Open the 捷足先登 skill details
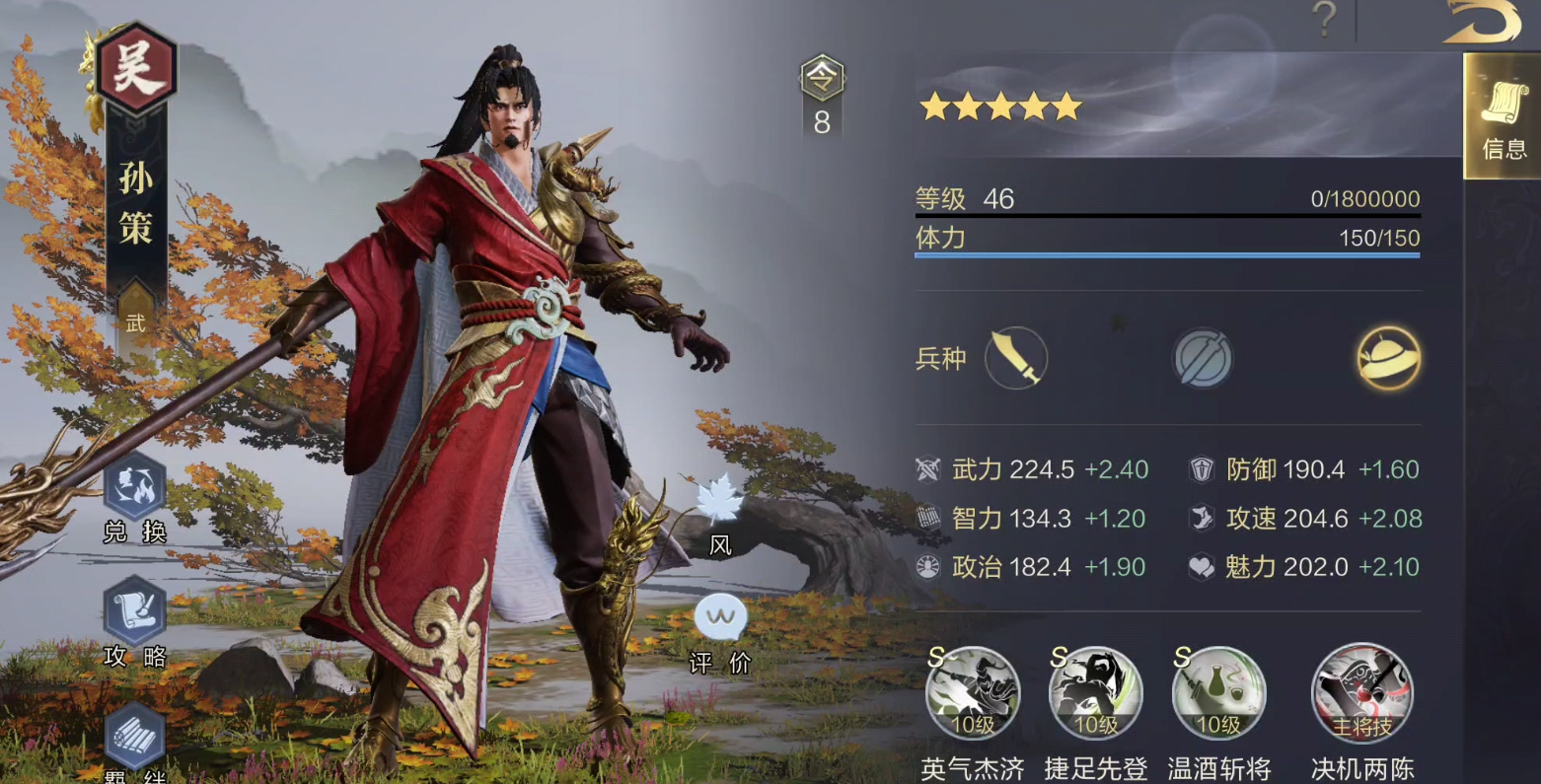Image resolution: width=1541 pixels, height=784 pixels. [1095, 693]
